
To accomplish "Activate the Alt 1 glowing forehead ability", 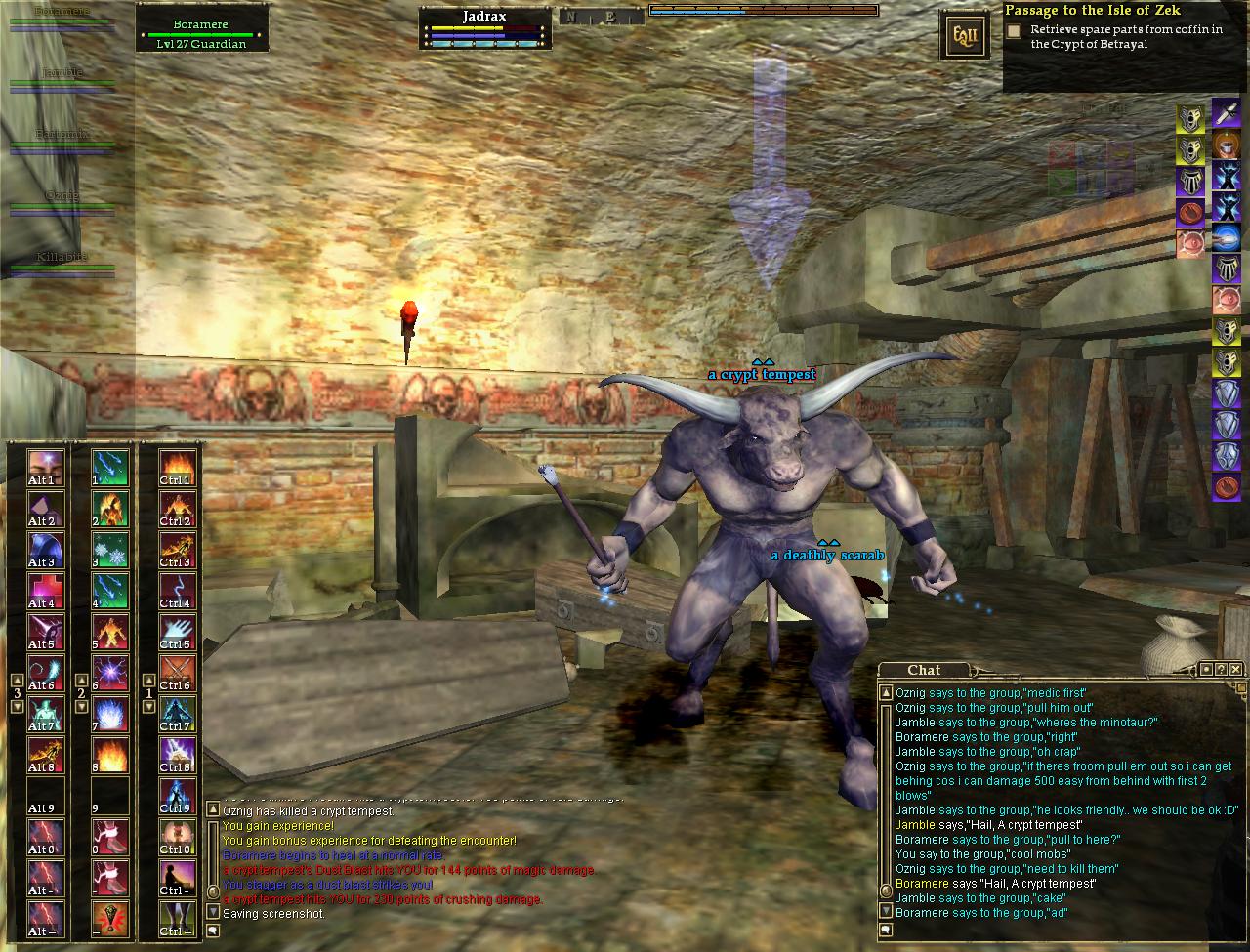I will 42,465.
